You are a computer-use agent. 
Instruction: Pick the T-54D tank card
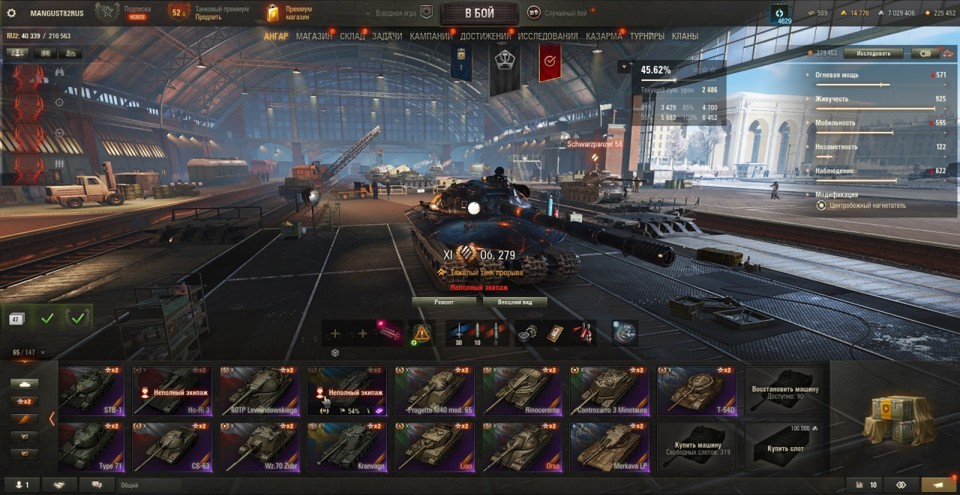pyautogui.click(x=697, y=390)
